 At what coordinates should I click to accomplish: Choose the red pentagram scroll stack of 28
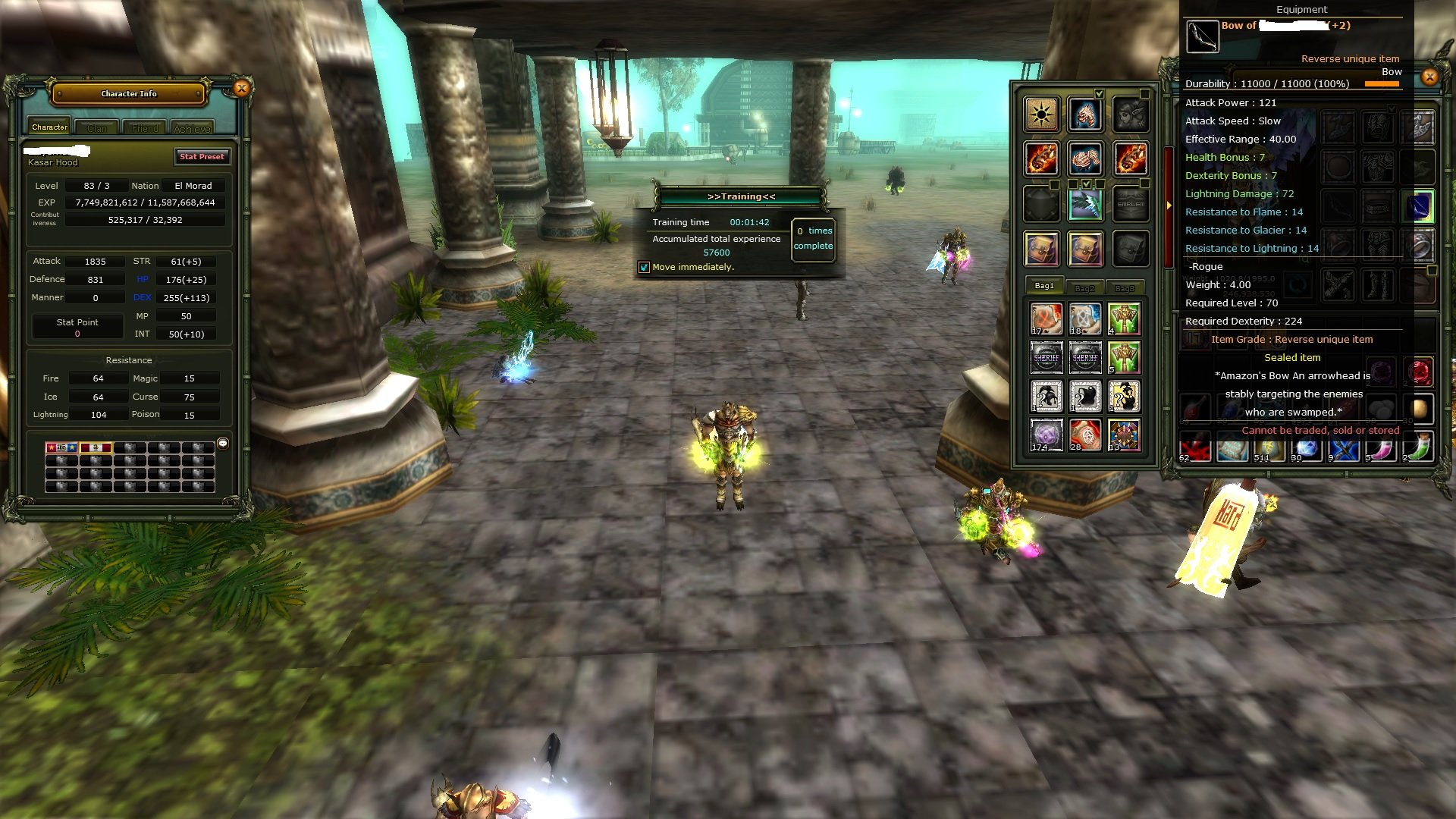1084,435
